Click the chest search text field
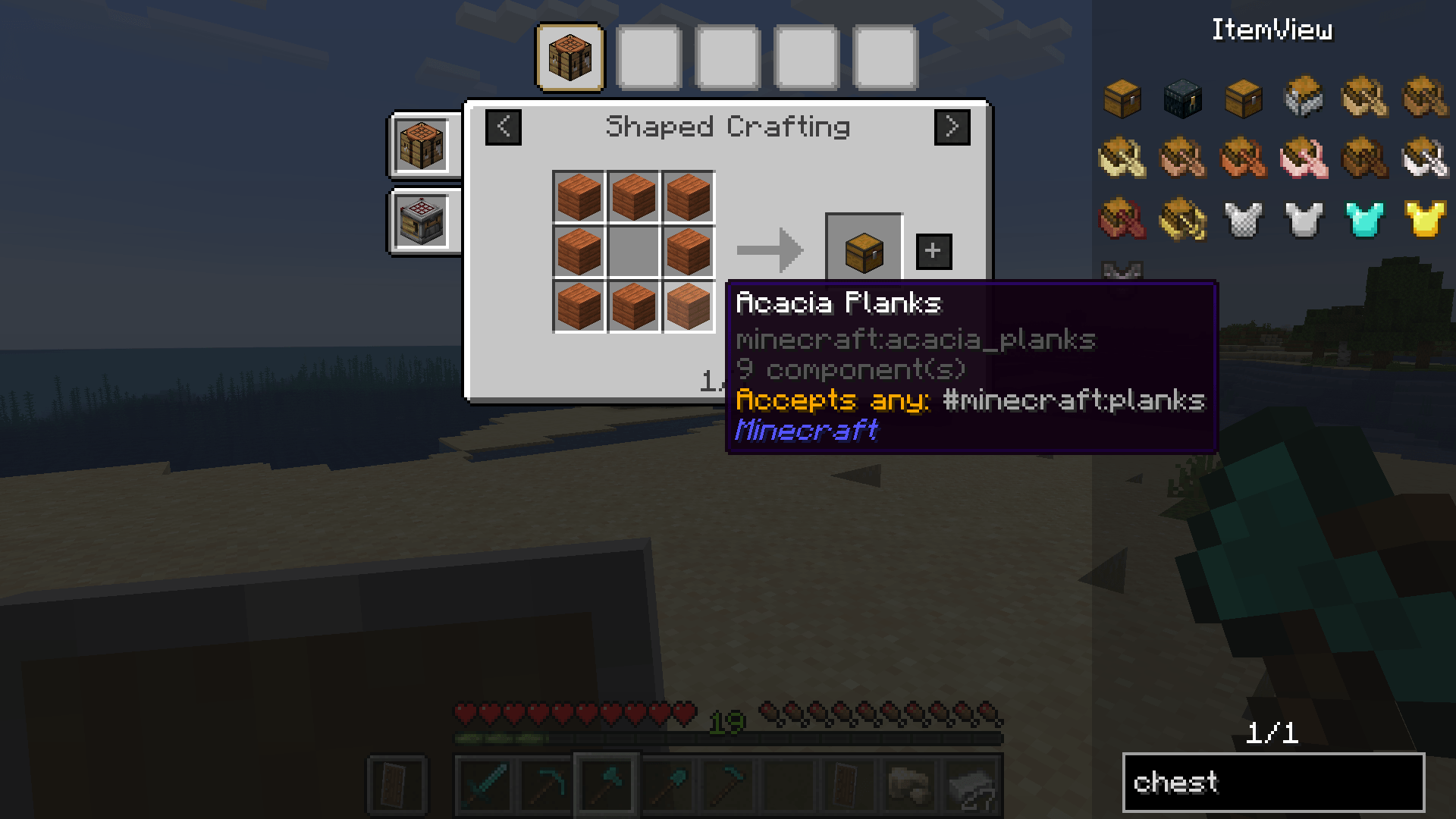1456x819 pixels. (1274, 782)
